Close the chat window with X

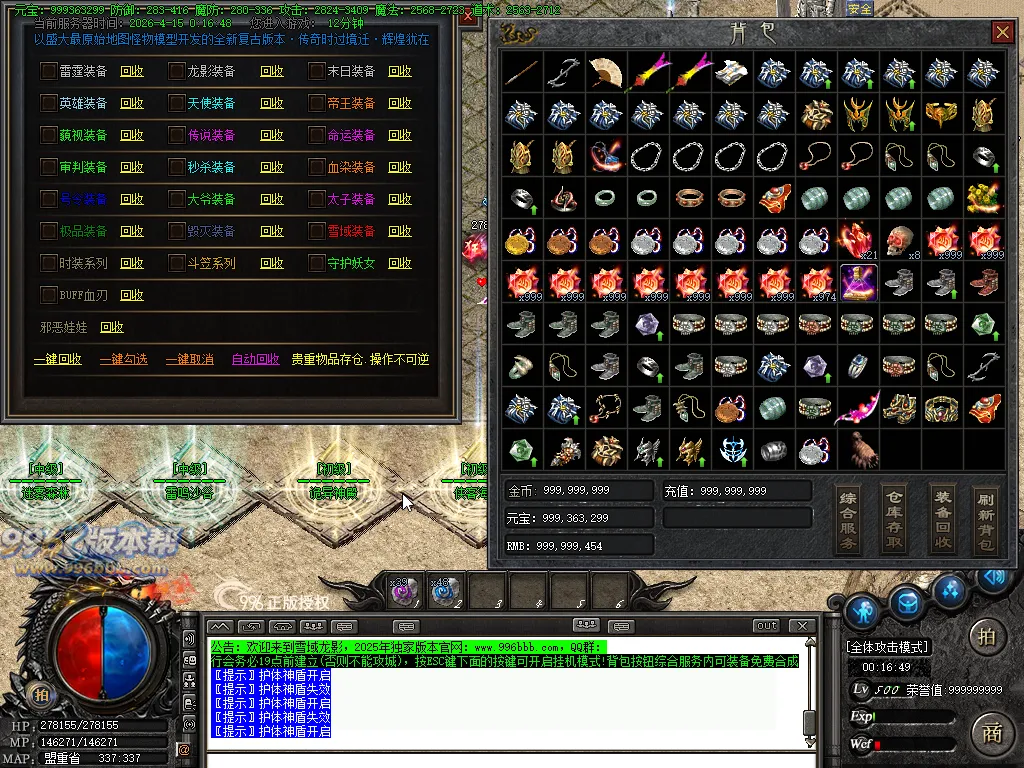point(801,626)
